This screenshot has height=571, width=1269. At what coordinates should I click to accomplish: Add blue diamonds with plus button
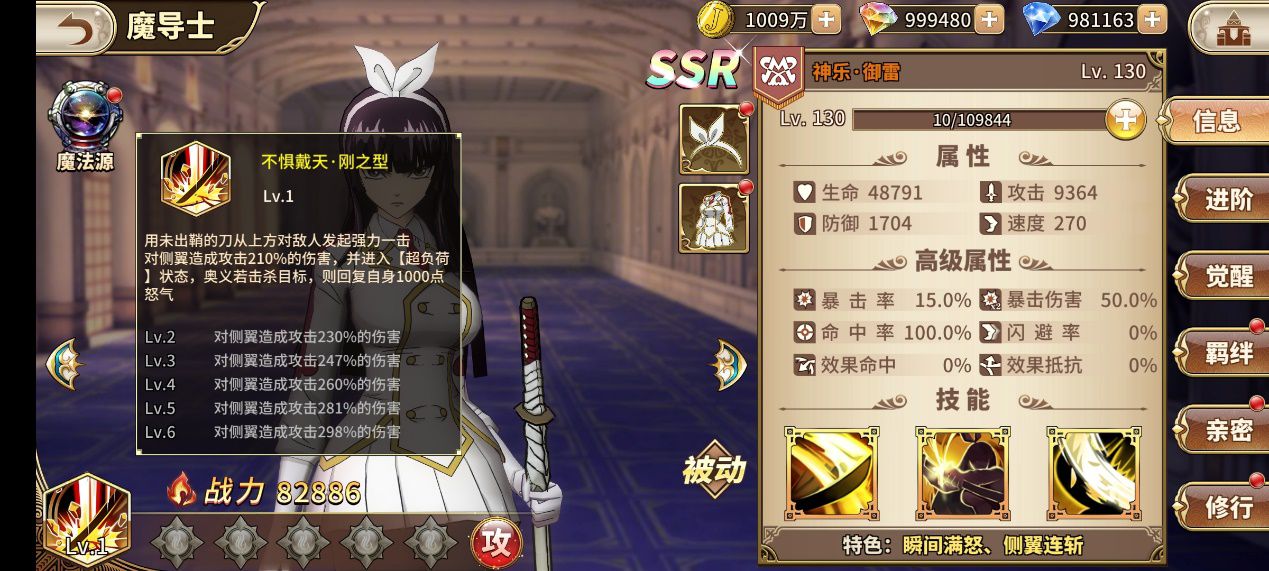[1152, 19]
